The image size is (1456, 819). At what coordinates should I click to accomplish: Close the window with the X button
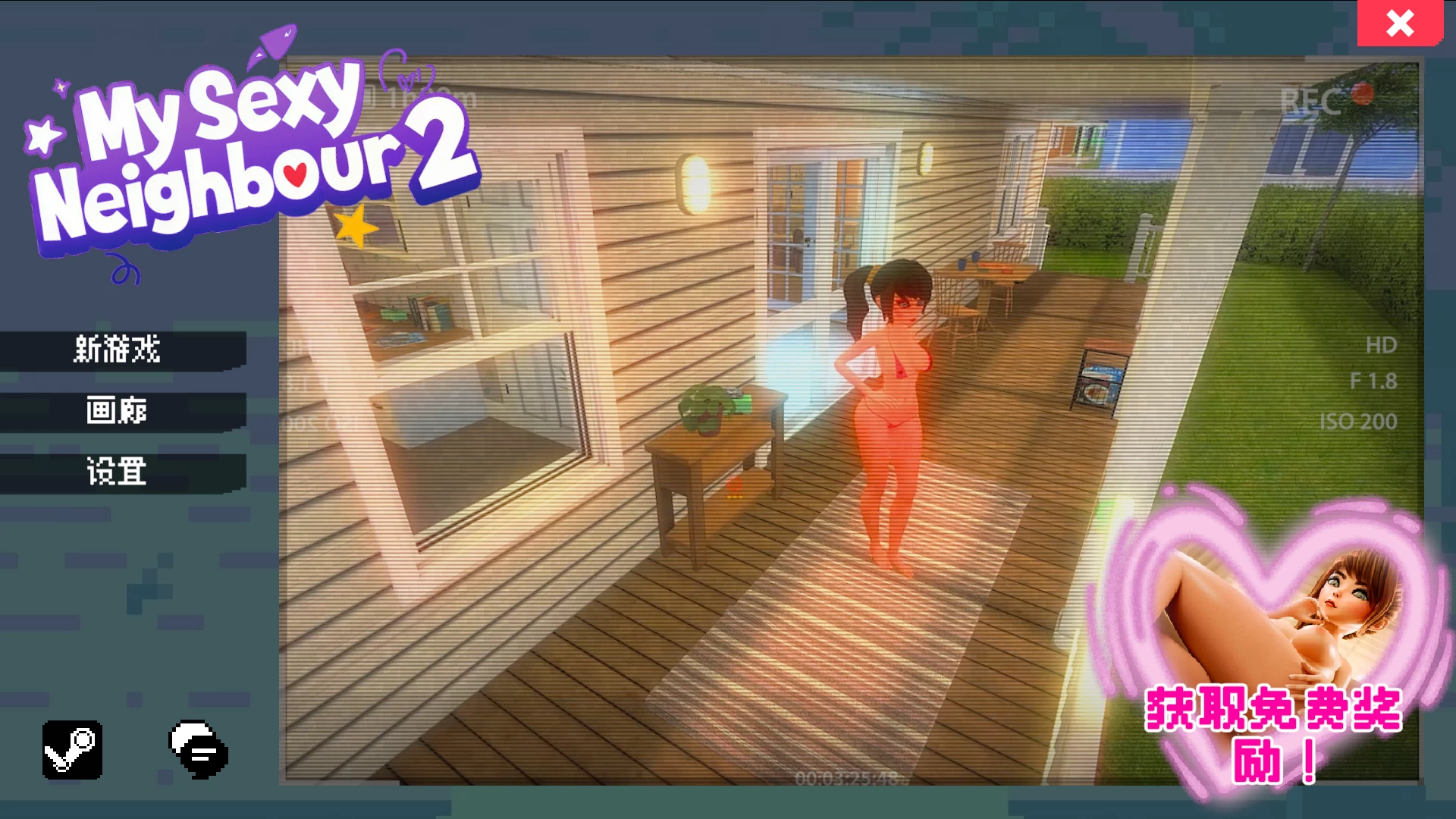coord(1401,25)
